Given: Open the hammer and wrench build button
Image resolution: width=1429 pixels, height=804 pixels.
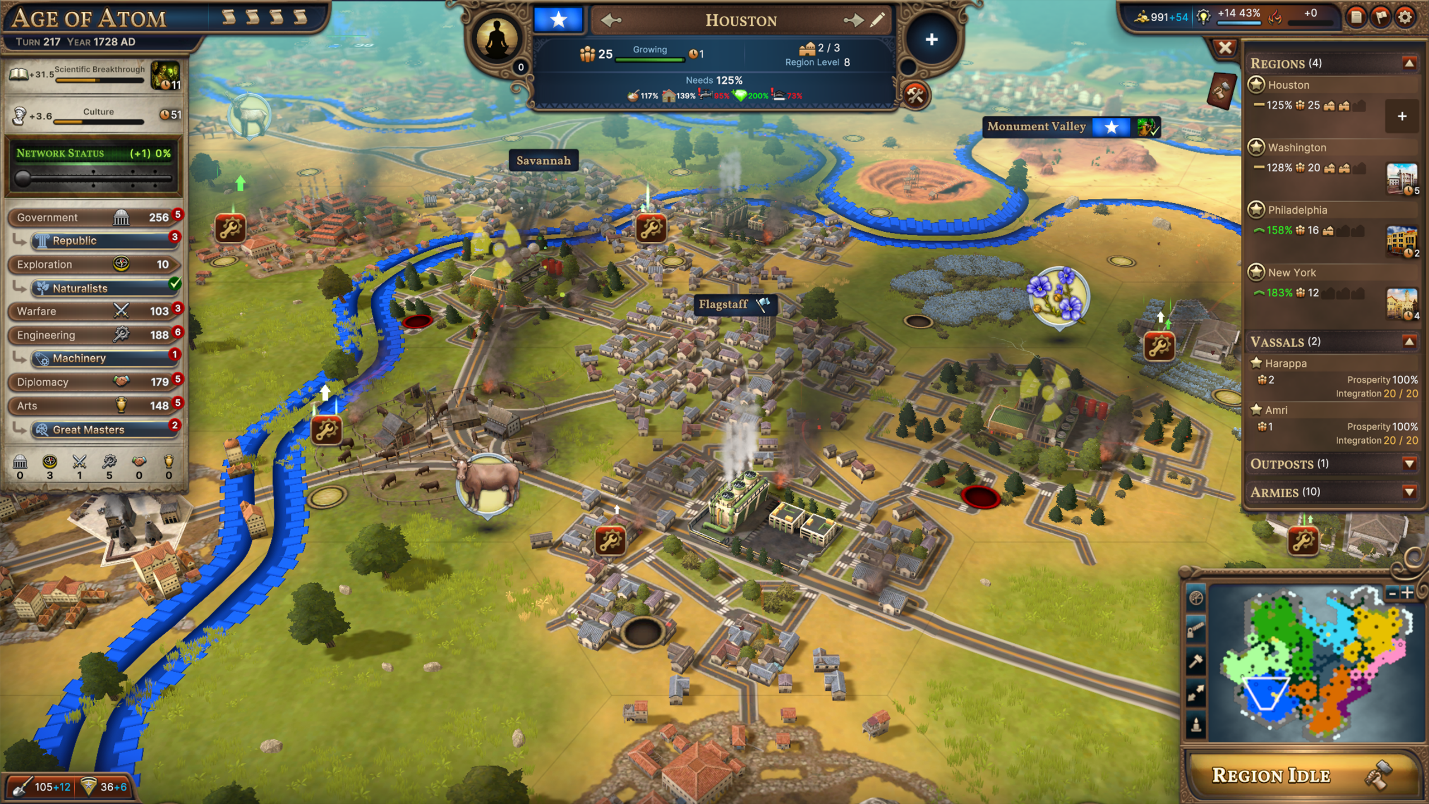Looking at the screenshot, I should tap(916, 95).
